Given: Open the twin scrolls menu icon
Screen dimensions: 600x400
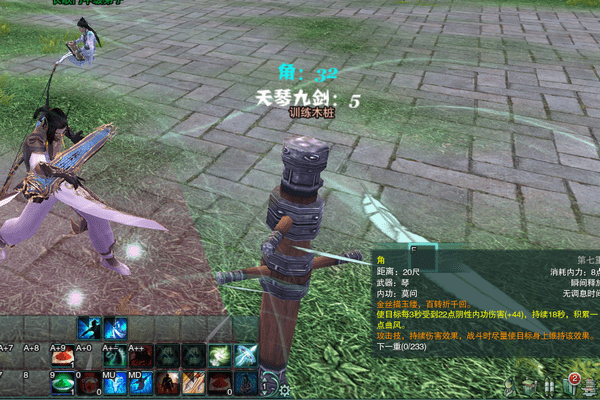Looking at the screenshot, I should [551, 387].
